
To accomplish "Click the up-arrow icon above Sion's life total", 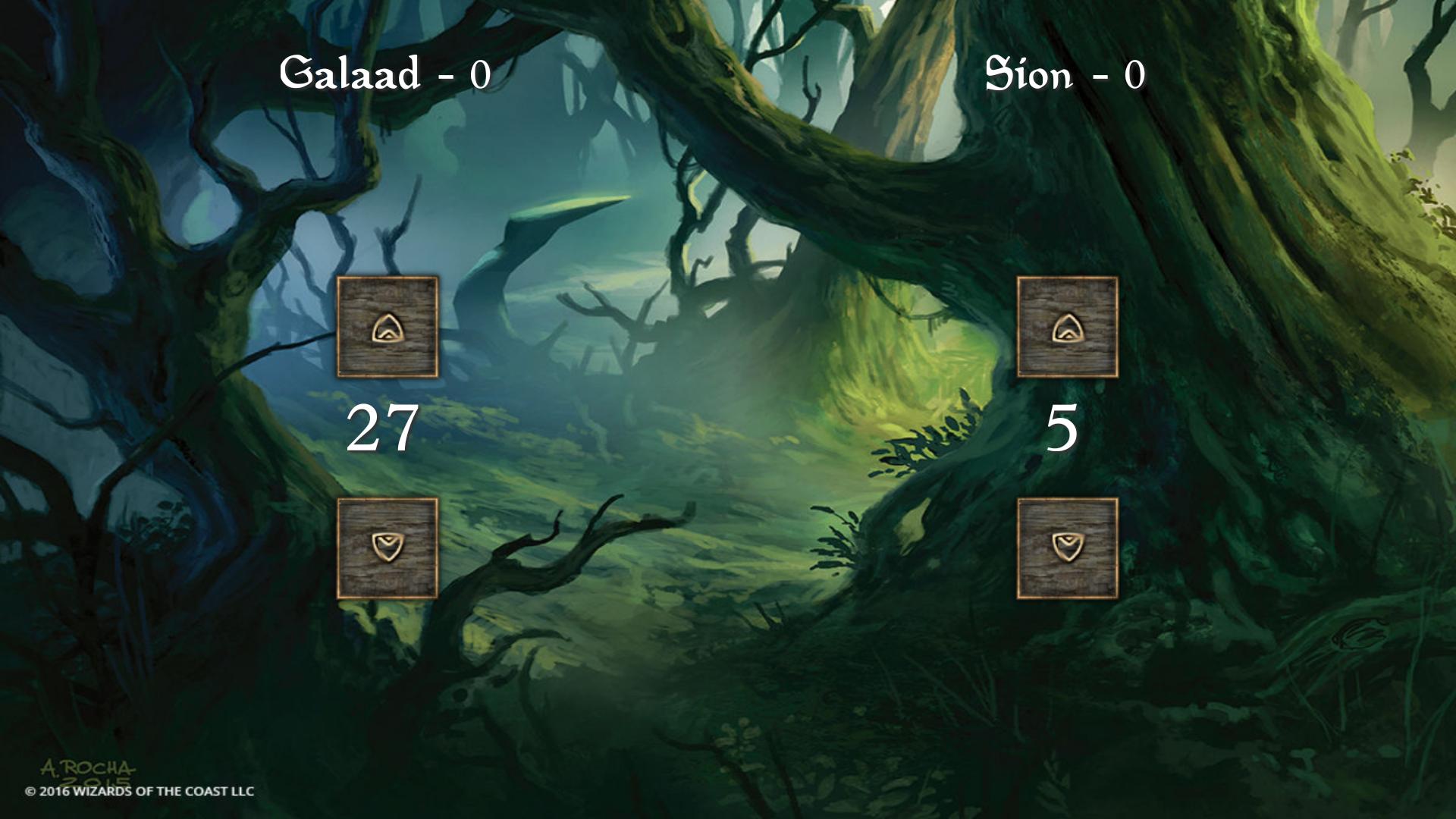I will click(x=1068, y=328).
